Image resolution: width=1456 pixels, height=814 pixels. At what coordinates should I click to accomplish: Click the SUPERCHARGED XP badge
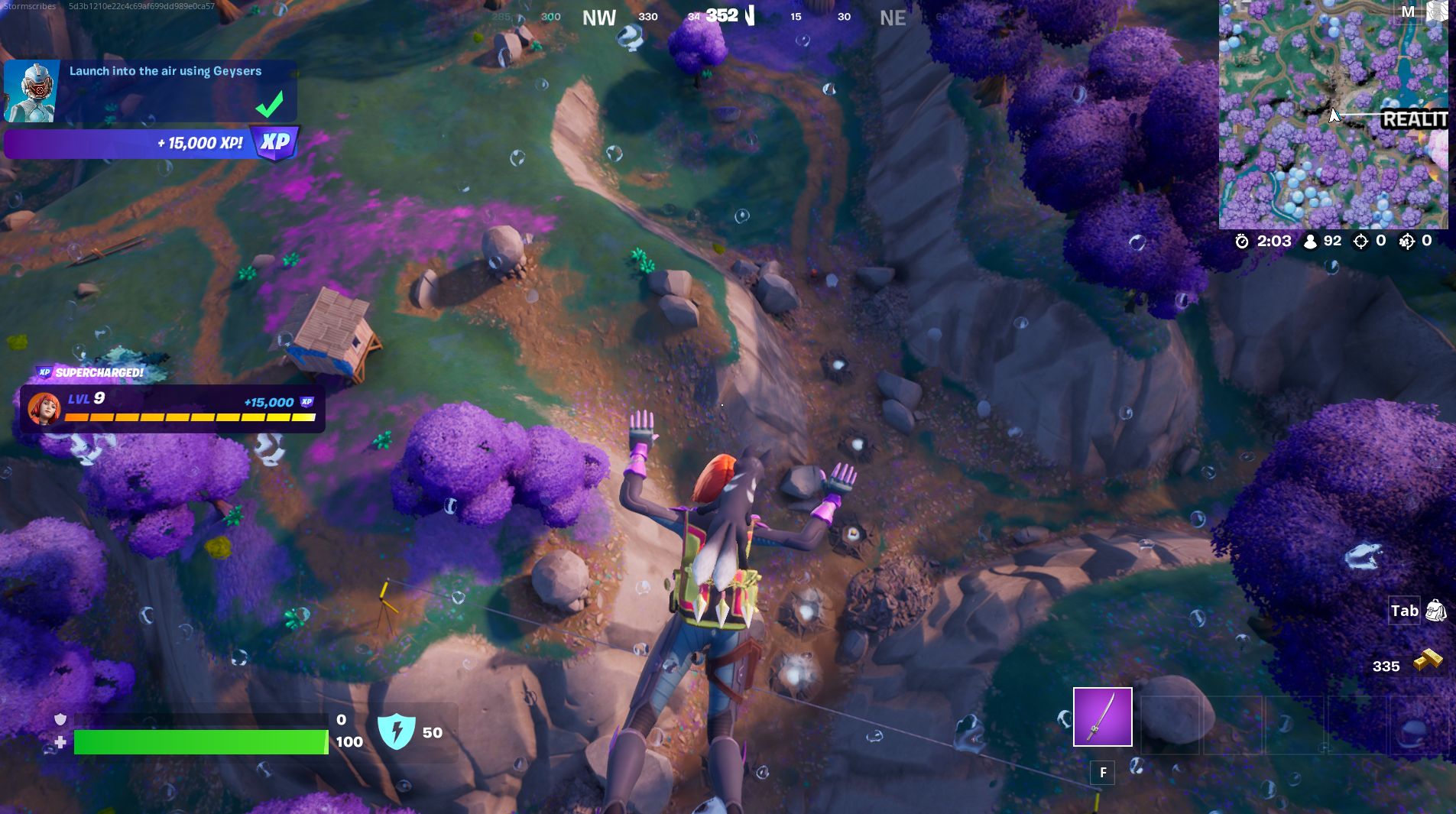[x=44, y=373]
